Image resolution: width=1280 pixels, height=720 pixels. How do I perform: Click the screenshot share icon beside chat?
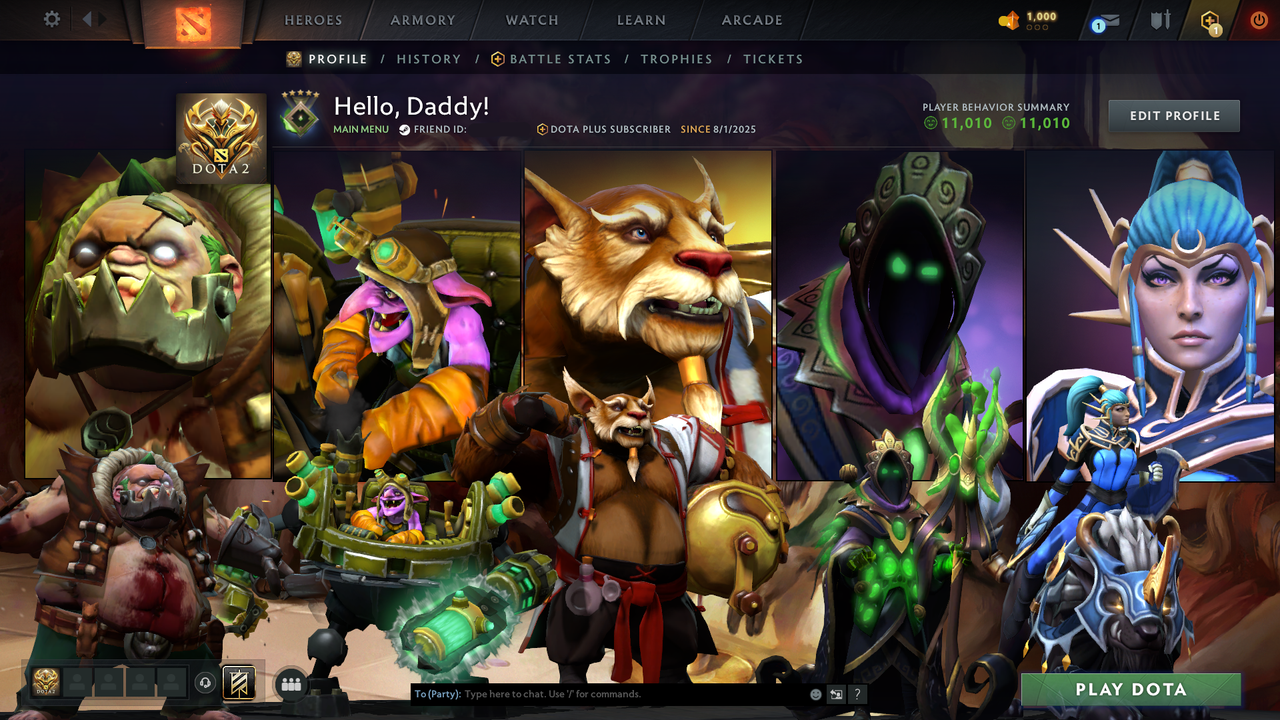point(836,694)
